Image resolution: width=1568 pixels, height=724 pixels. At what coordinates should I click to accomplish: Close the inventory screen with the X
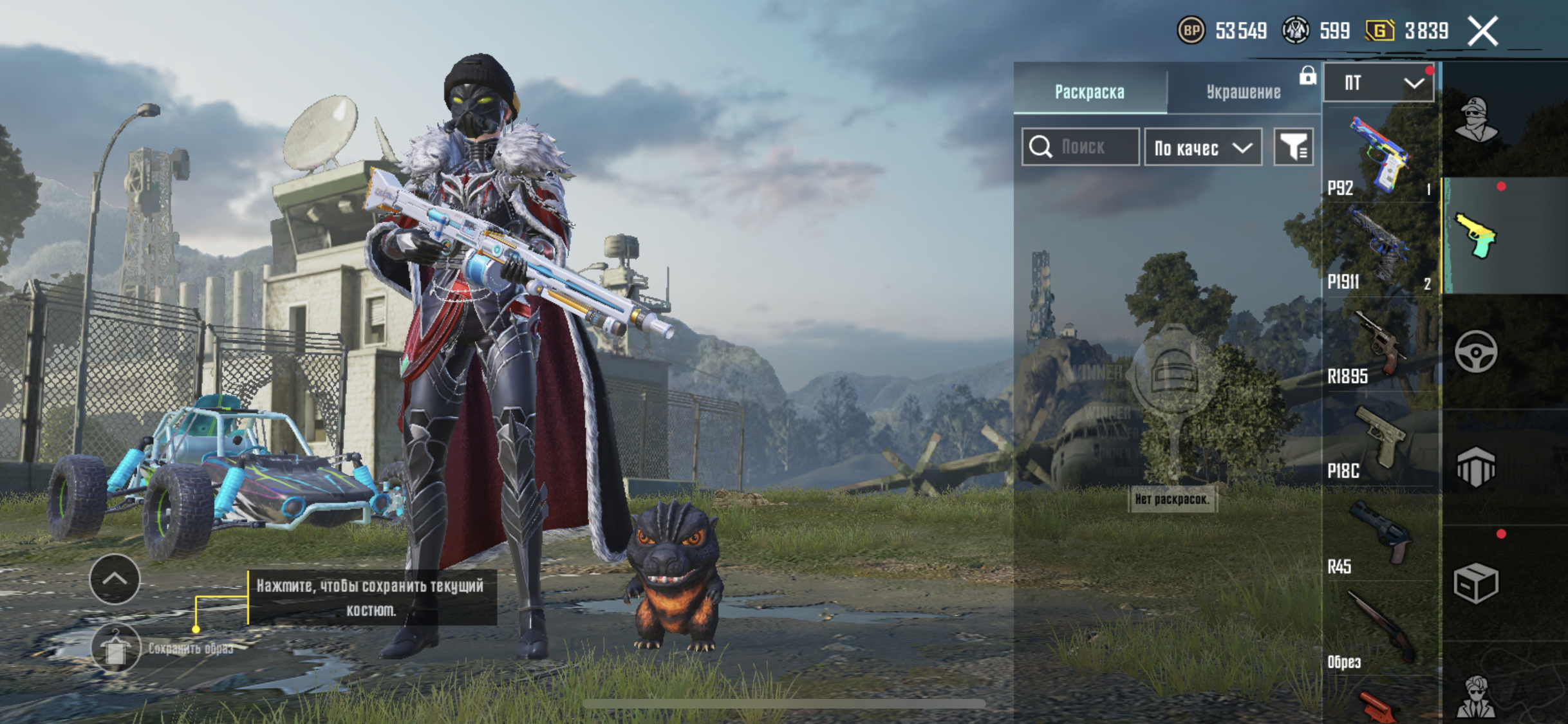1482,31
